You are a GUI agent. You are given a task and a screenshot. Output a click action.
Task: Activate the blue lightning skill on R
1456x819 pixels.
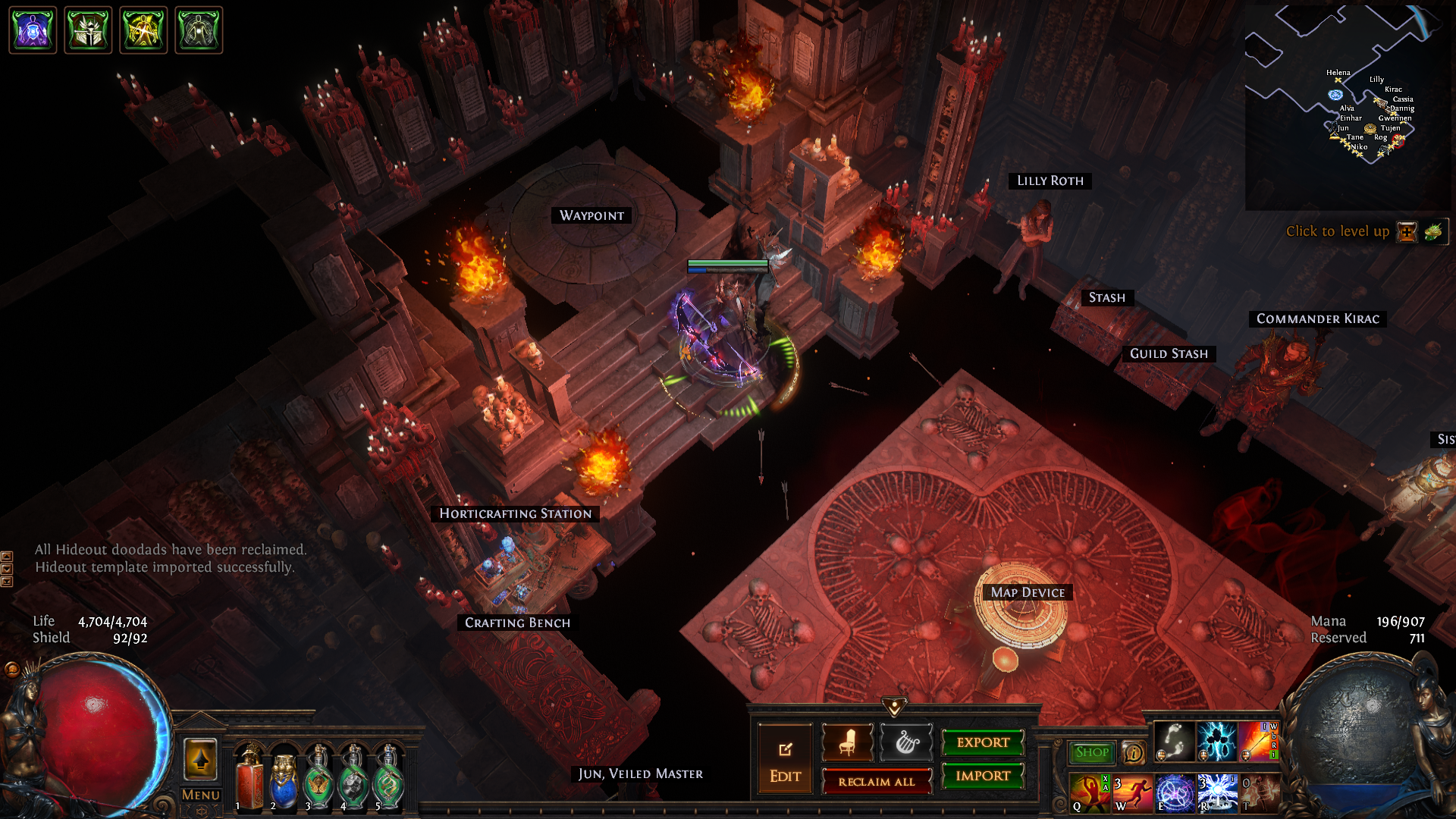(x=1216, y=793)
